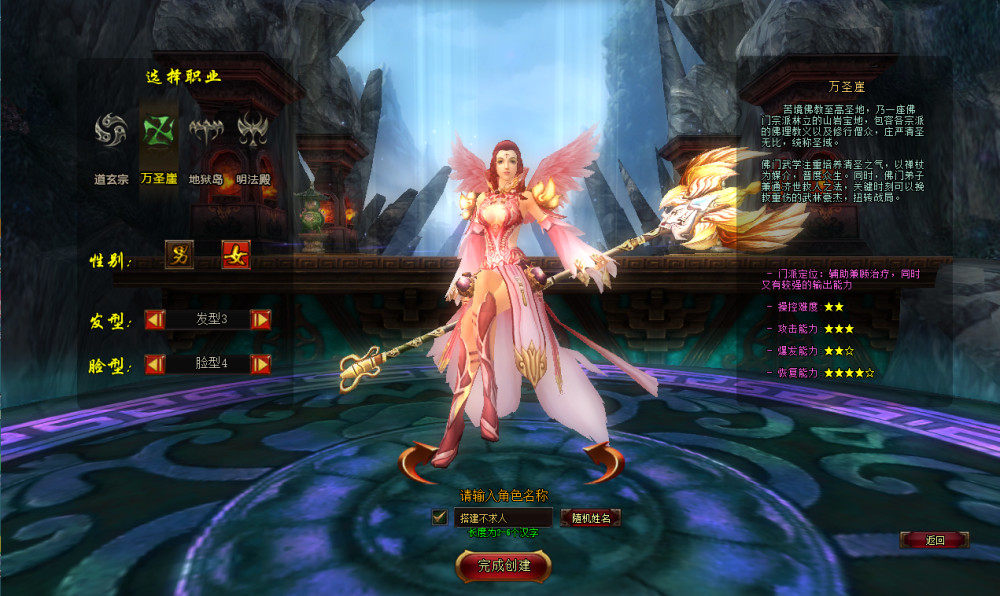Toggle the checkbox beside the name field

pyautogui.click(x=439, y=518)
